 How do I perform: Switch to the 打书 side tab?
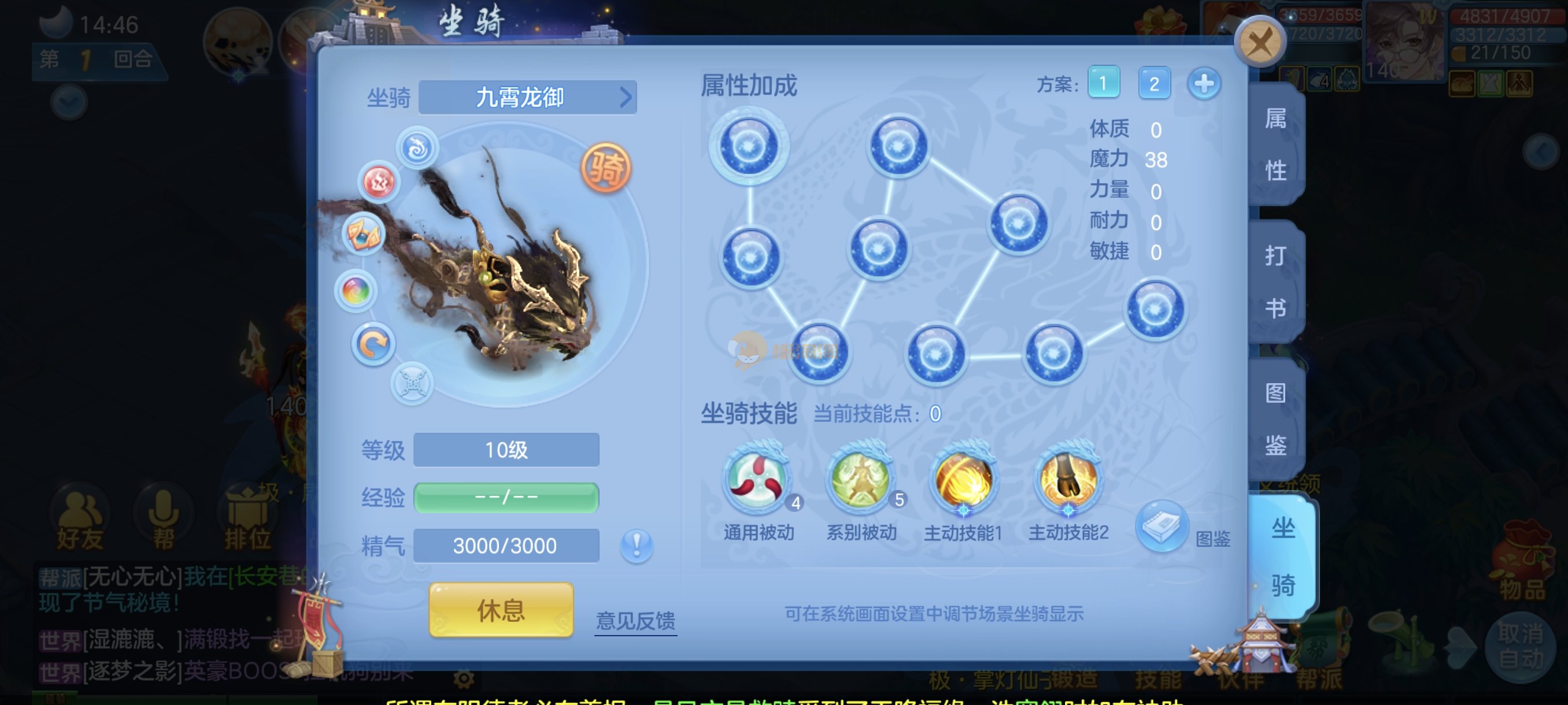[1276, 281]
